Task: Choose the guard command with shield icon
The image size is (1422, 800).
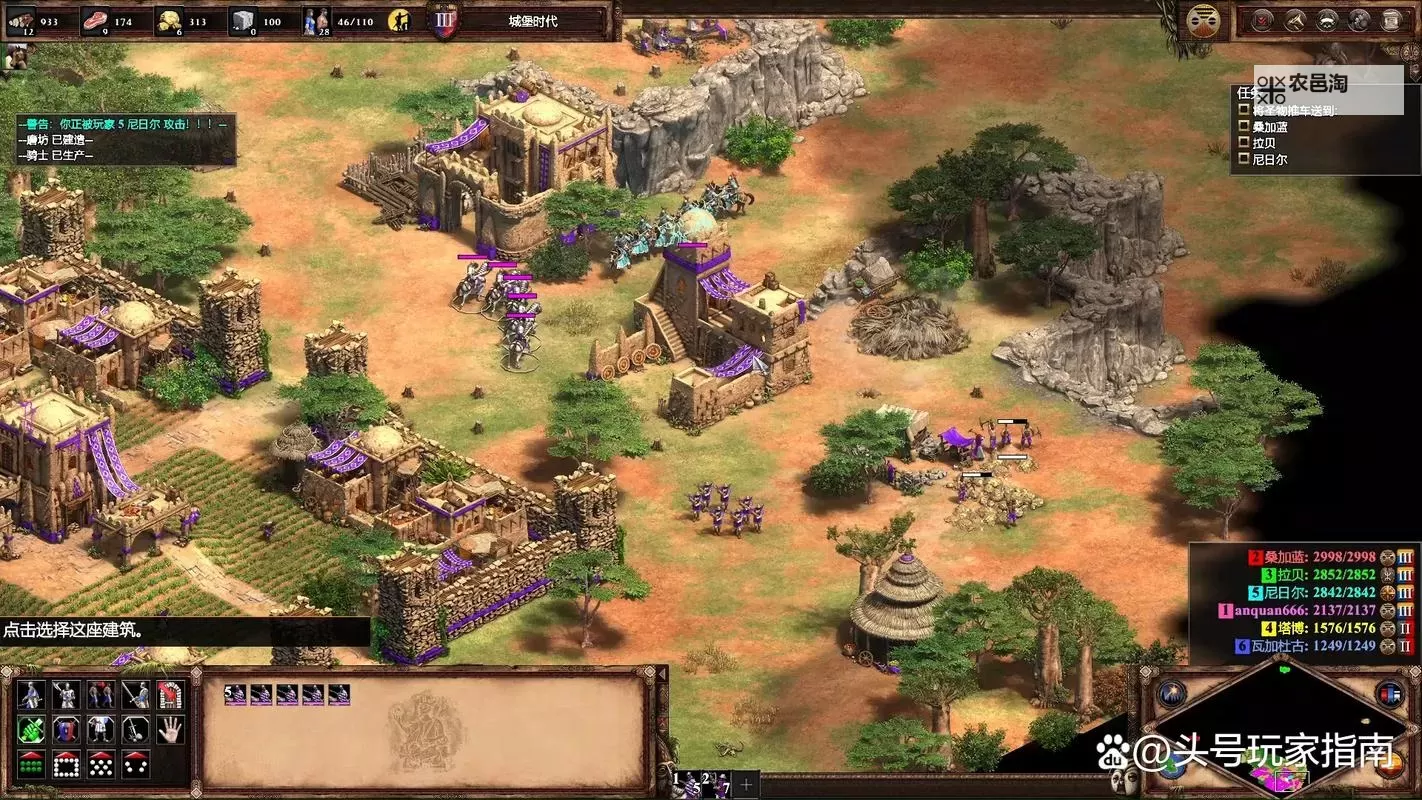Action: [67, 730]
